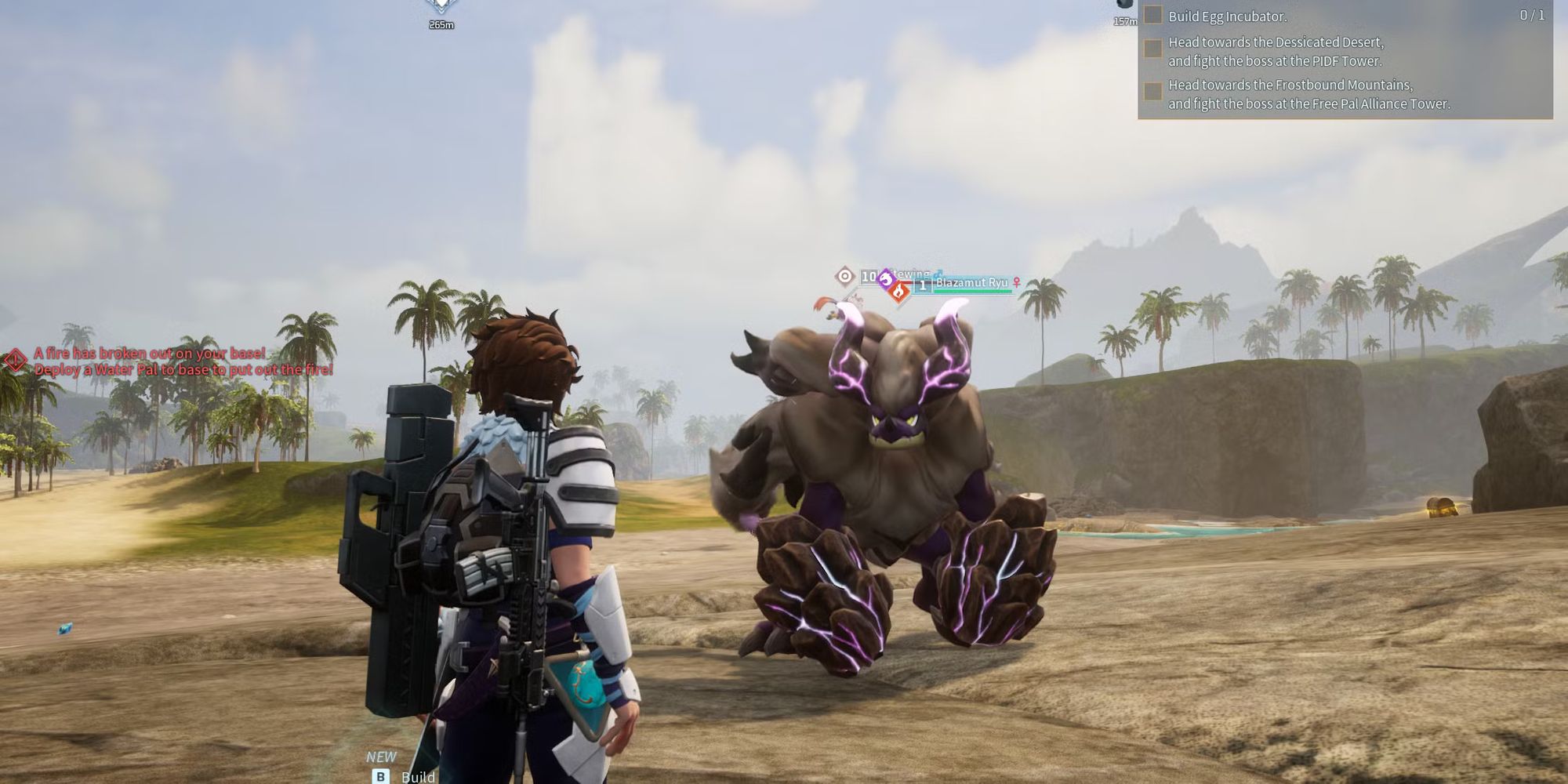Image resolution: width=1568 pixels, height=784 pixels.
Task: Check the Dessicated Desert PIDF Tower objective
Action: (x=1153, y=49)
